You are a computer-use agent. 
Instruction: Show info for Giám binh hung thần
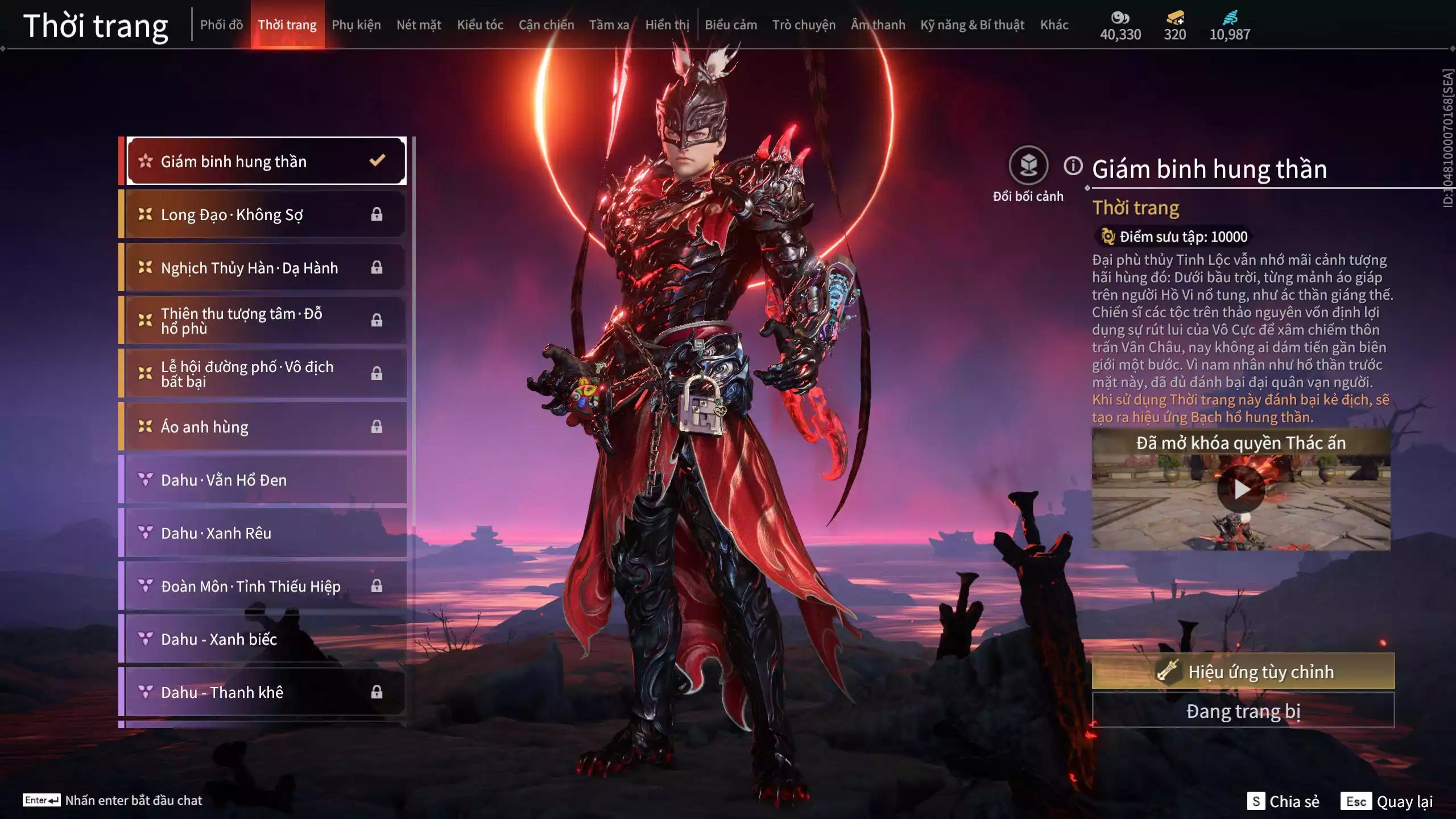point(1073,166)
